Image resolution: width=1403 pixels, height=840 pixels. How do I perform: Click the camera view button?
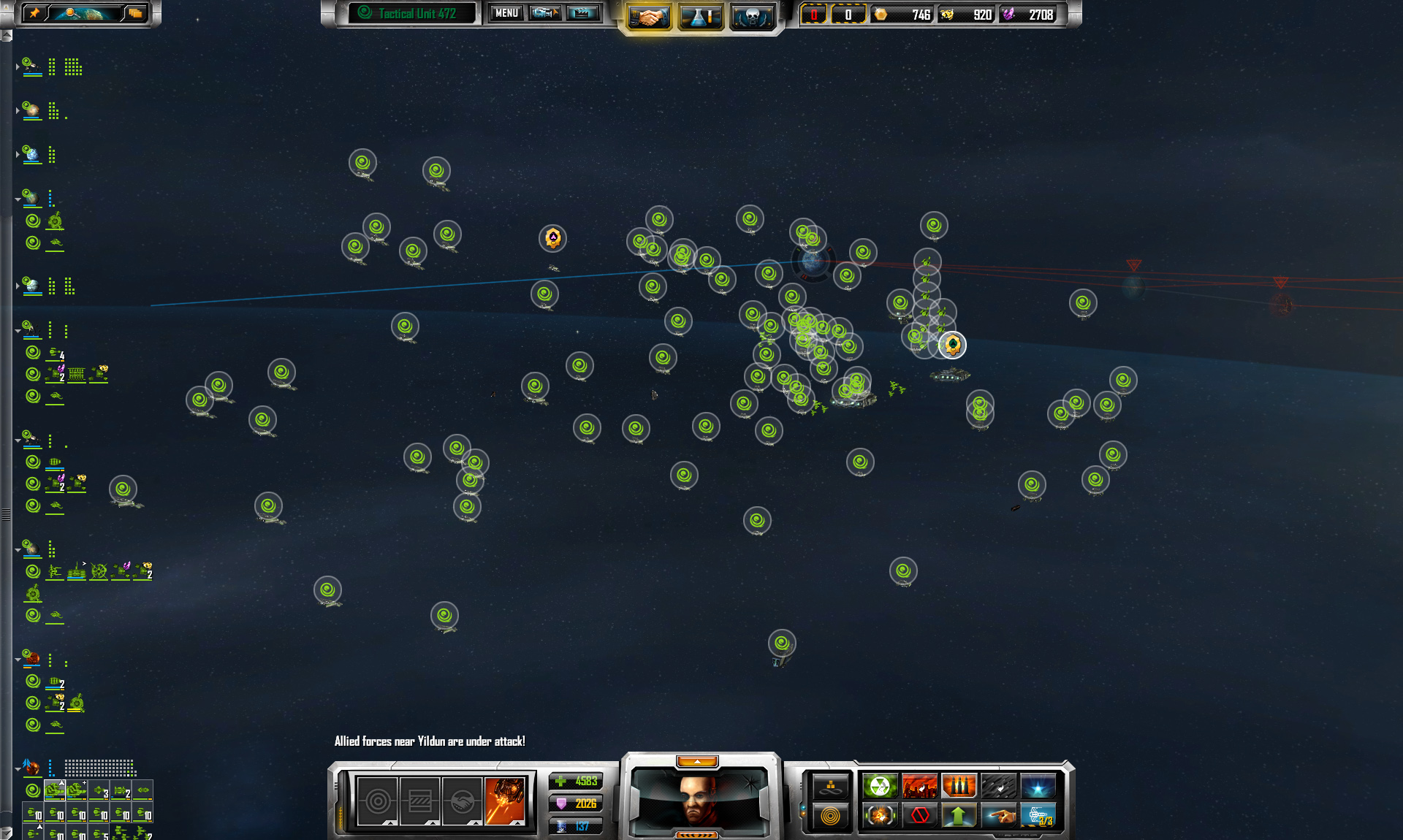[545, 13]
